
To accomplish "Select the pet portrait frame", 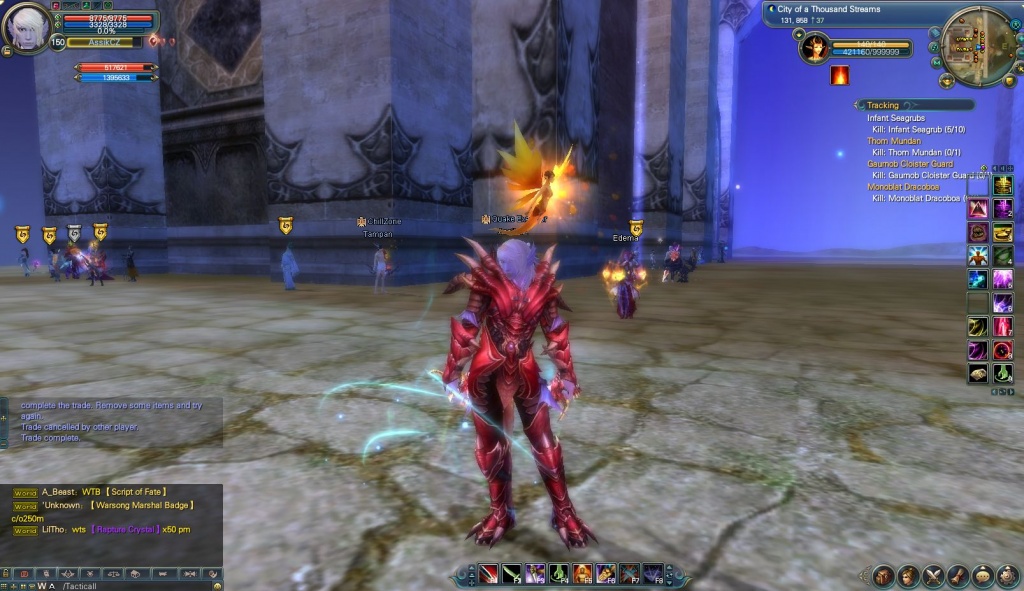I will pyautogui.click(x=815, y=46).
